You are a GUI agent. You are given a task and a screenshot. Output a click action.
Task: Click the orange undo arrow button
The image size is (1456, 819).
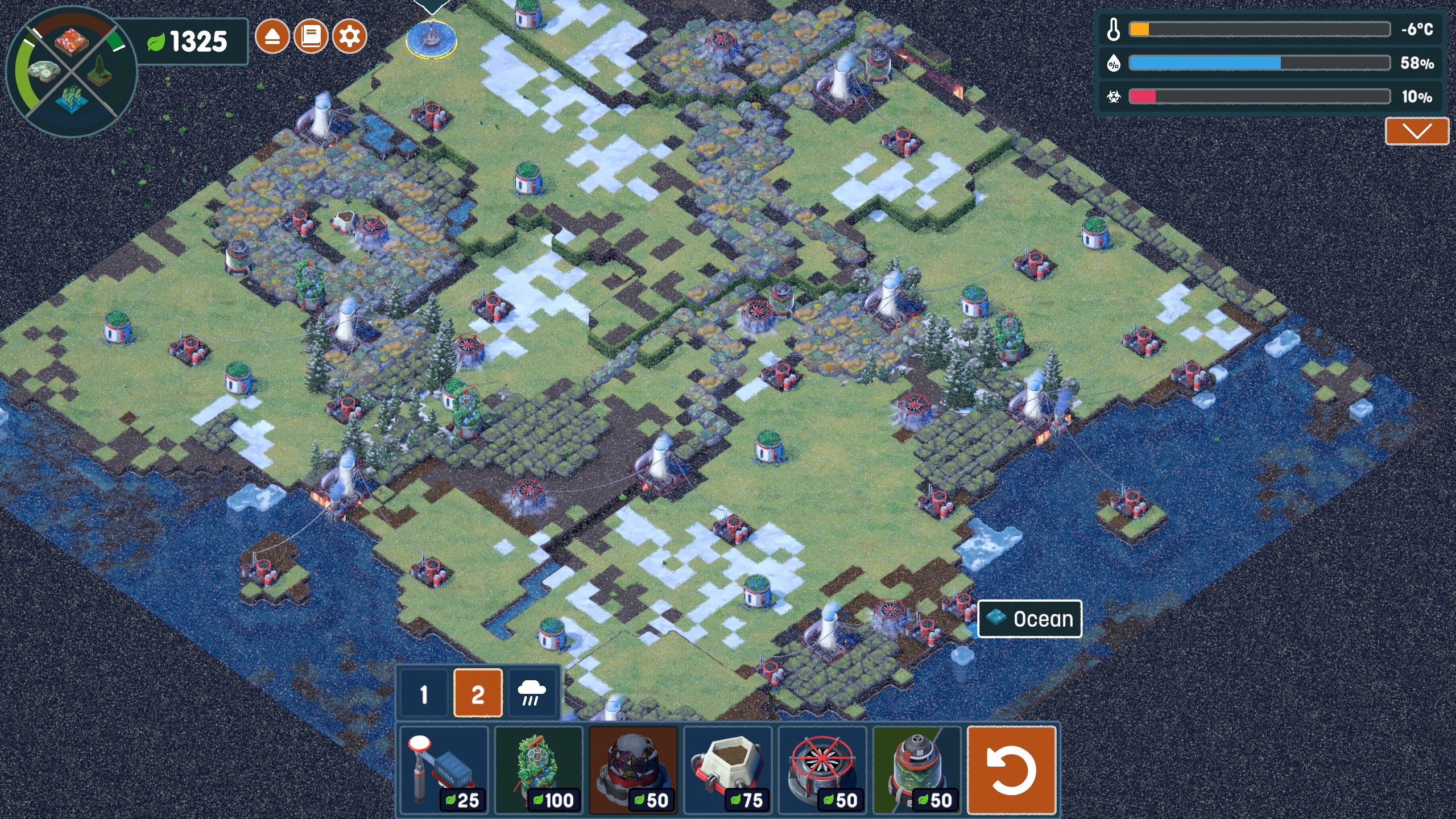(1011, 770)
